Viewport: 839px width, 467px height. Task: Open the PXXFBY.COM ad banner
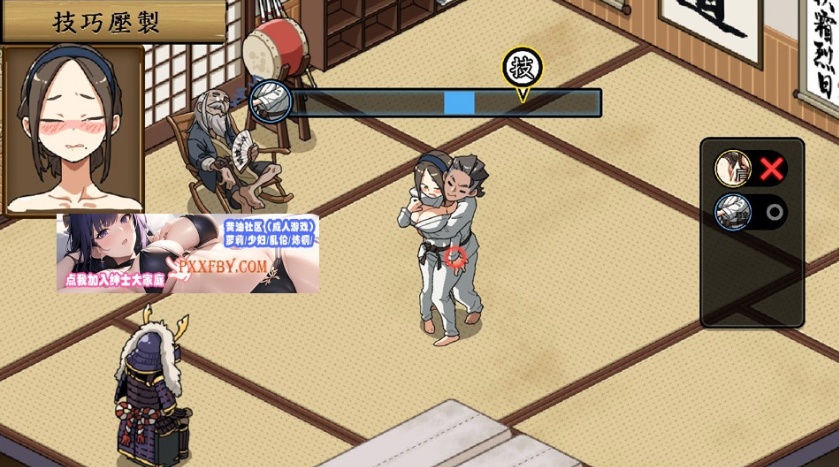pos(188,253)
